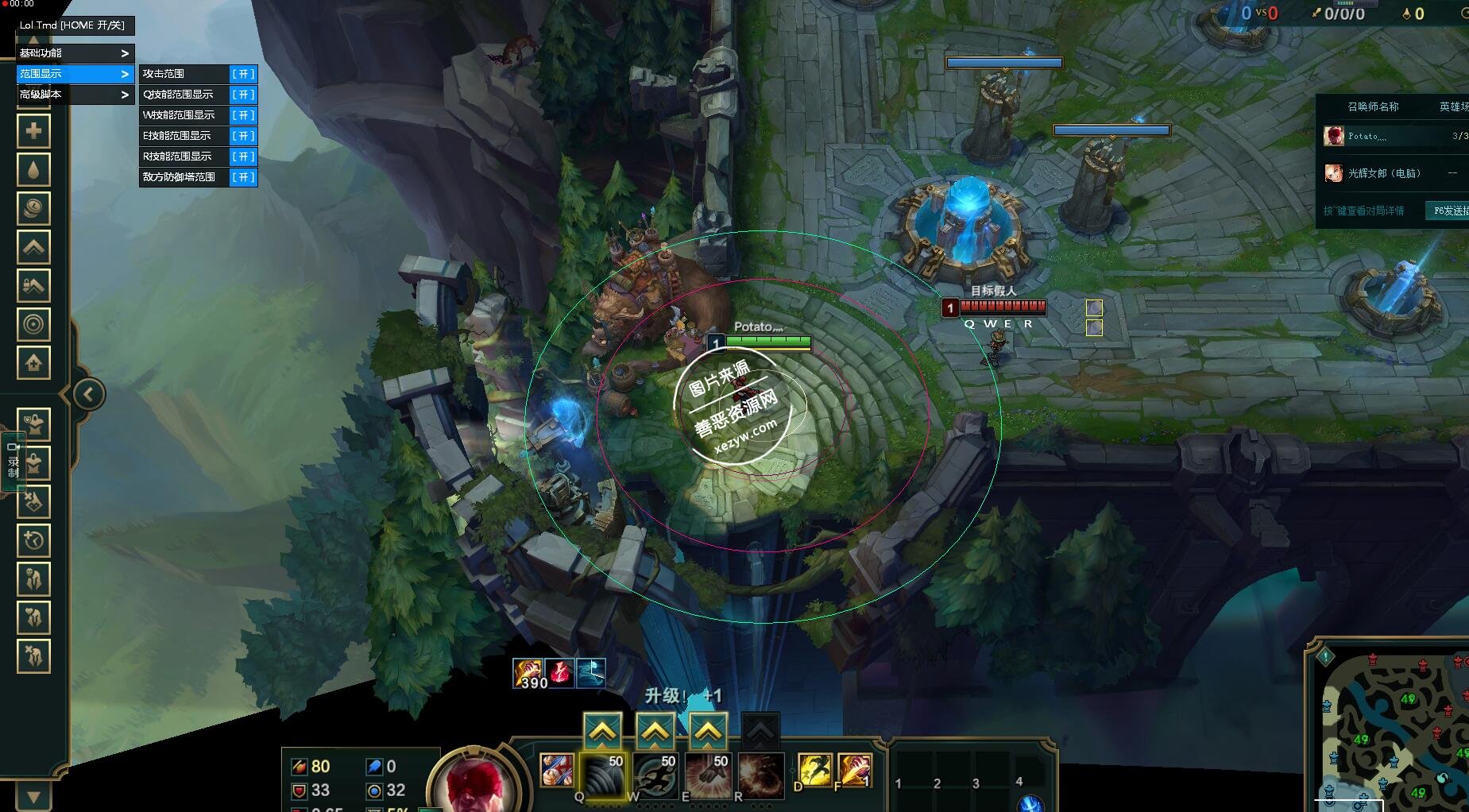This screenshot has height=812, width=1469.
Task: Toggle the R技能范围显示 option
Action: click(242, 157)
